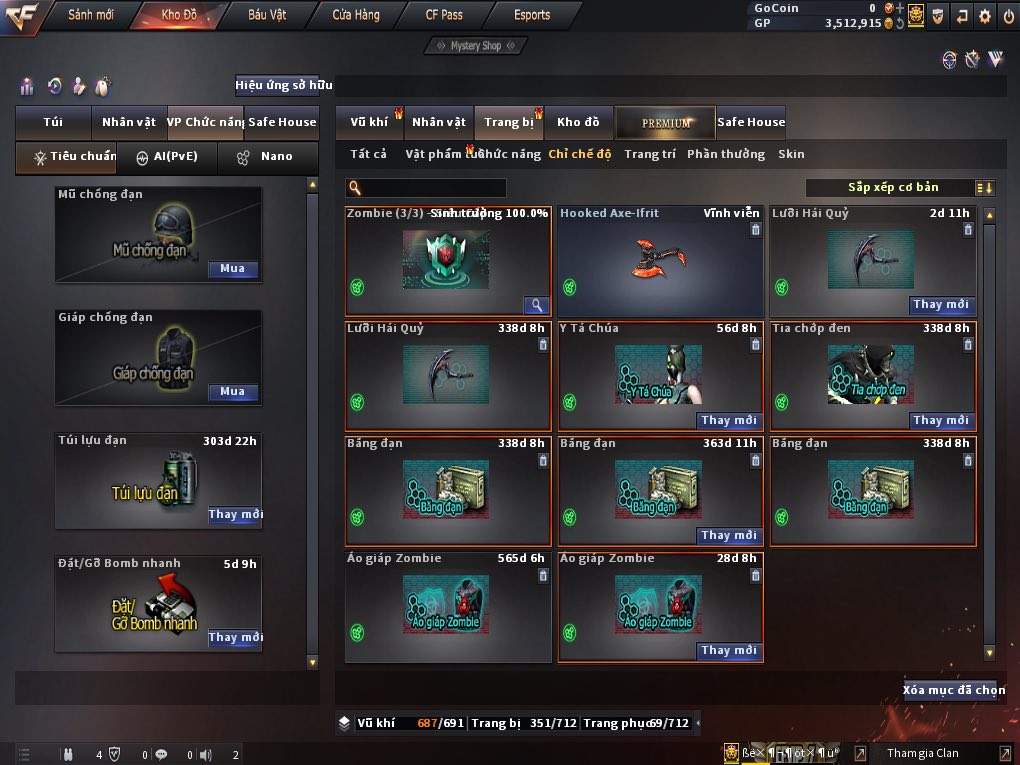Open the PREMIUM inventory tab
The image size is (1020, 765).
(666, 122)
